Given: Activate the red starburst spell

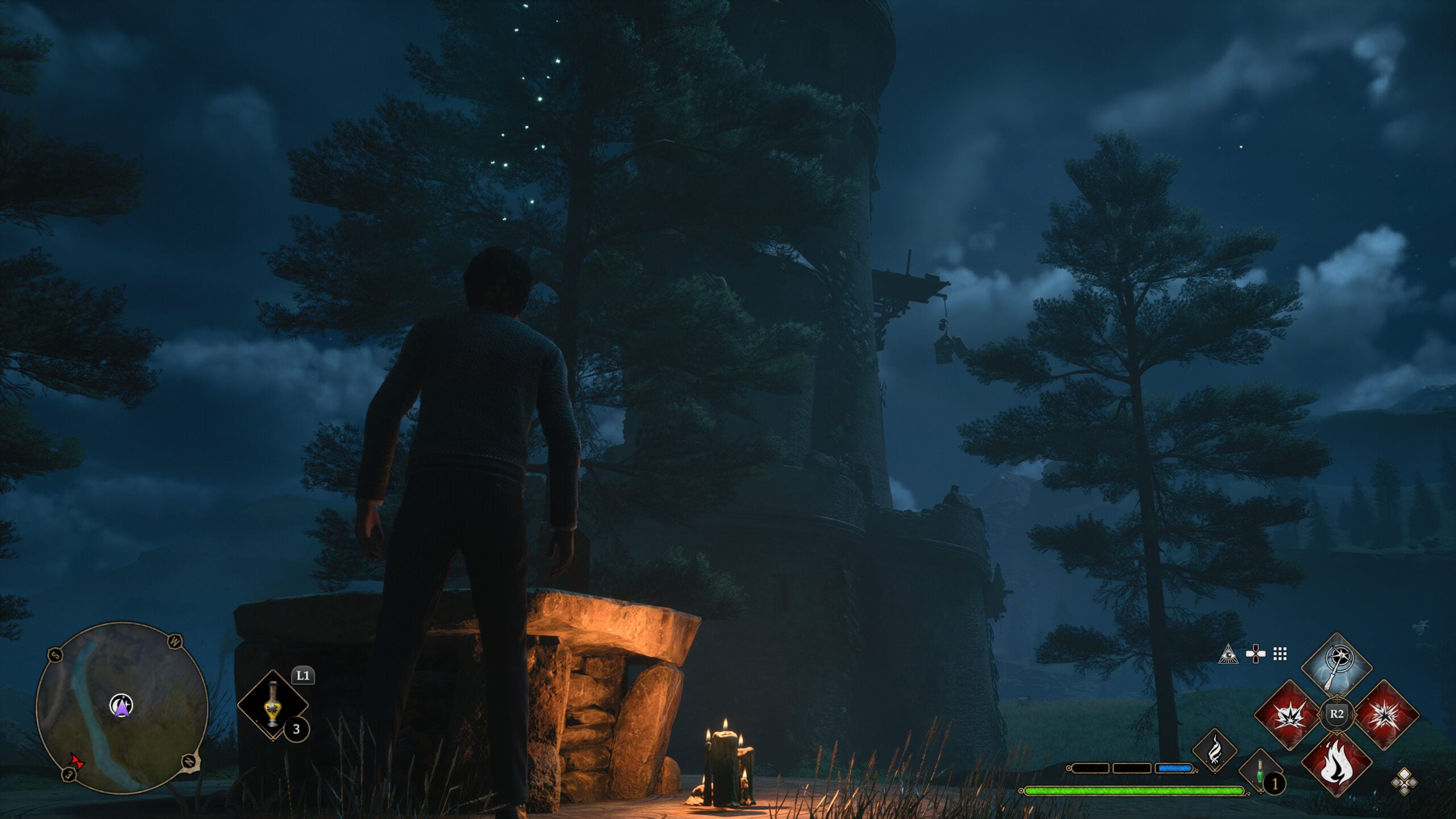Looking at the screenshot, I should pyautogui.click(x=1384, y=714).
